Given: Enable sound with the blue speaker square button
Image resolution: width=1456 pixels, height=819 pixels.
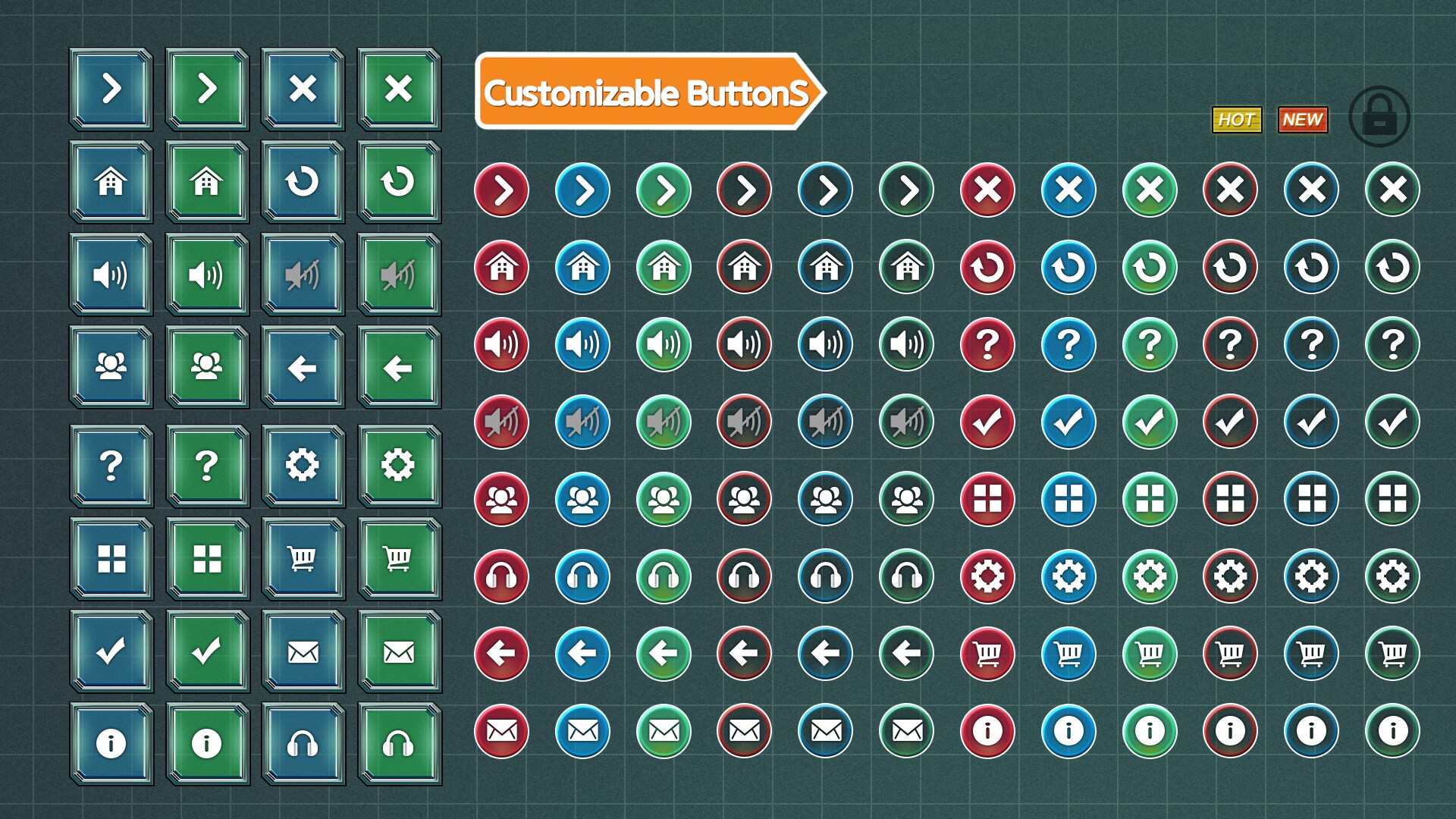Looking at the screenshot, I should (x=111, y=275).
